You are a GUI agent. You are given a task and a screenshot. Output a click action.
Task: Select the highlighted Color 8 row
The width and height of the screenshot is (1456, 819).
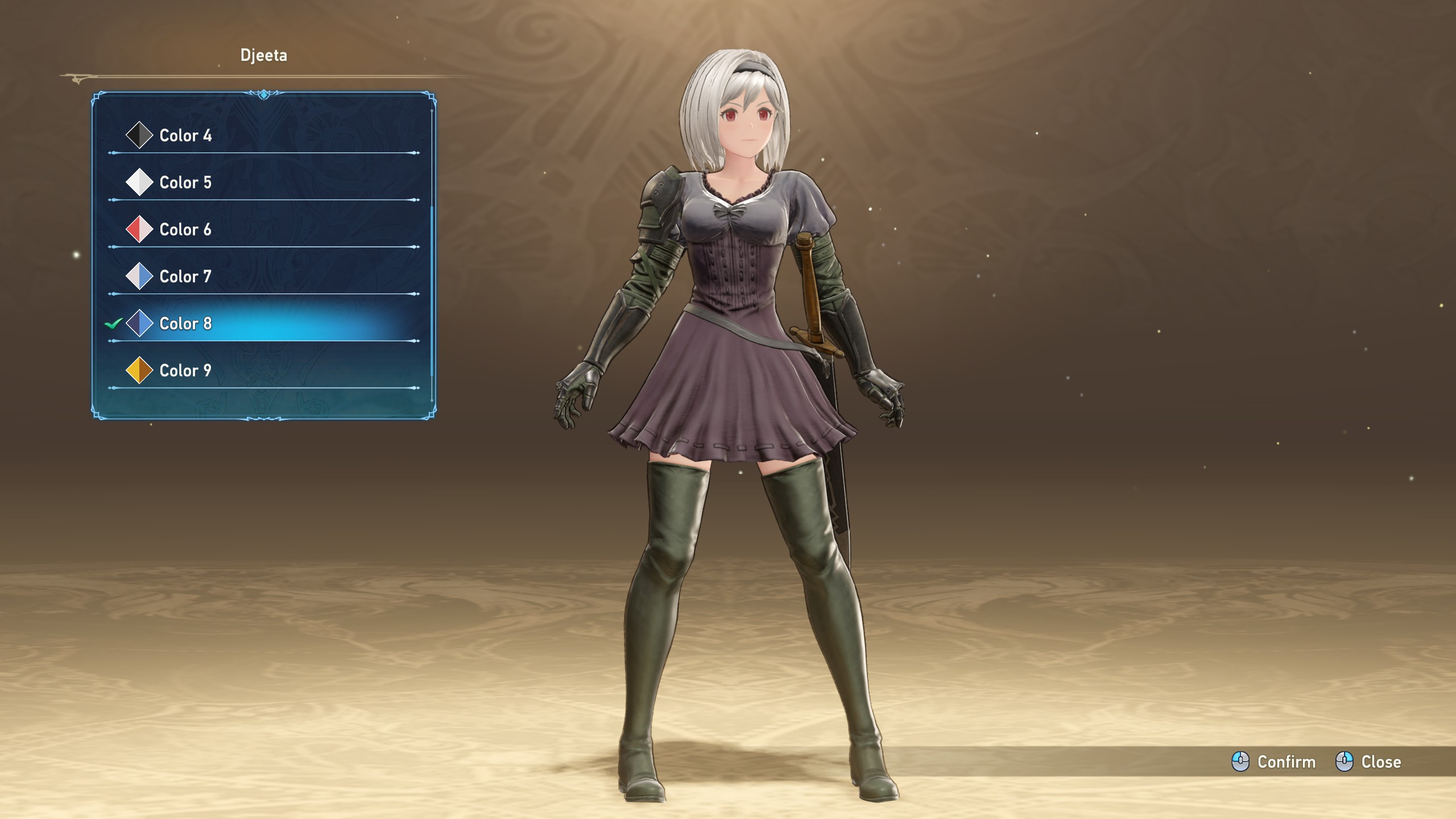(x=185, y=324)
